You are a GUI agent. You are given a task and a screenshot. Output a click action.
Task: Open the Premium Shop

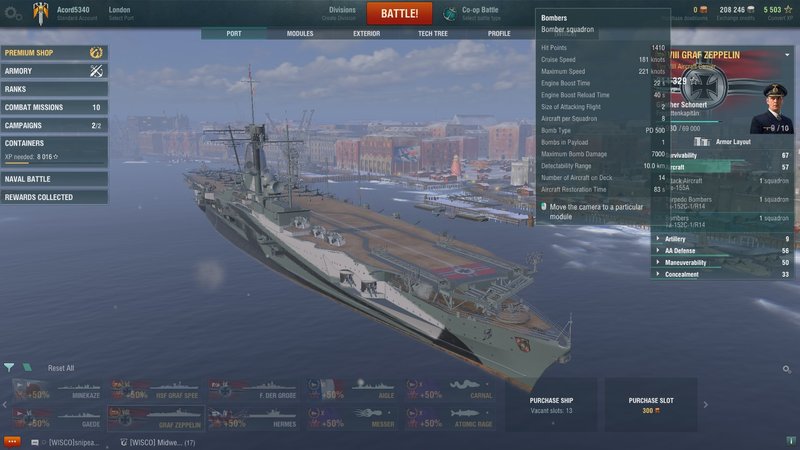pyautogui.click(x=54, y=52)
